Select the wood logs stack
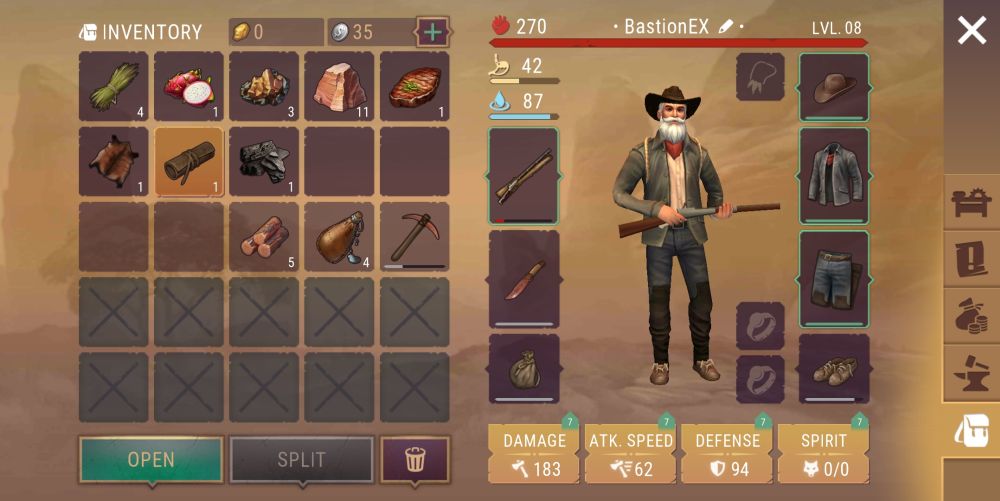Screen dimensions: 1000x501 (x=264, y=237)
